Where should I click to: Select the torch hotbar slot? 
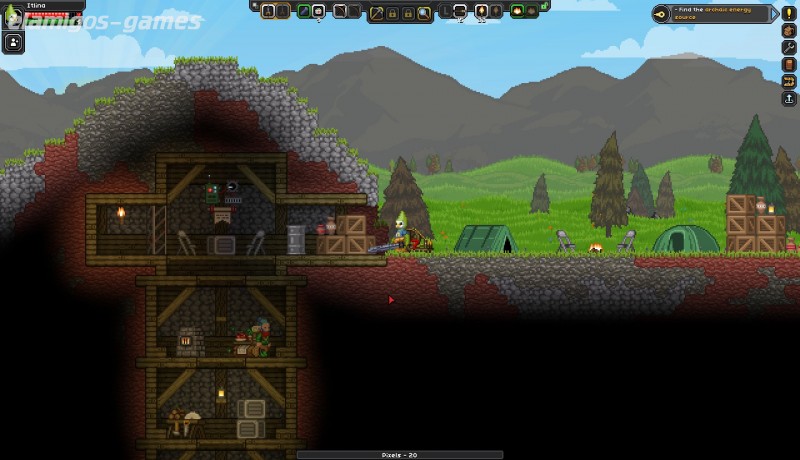(481, 11)
